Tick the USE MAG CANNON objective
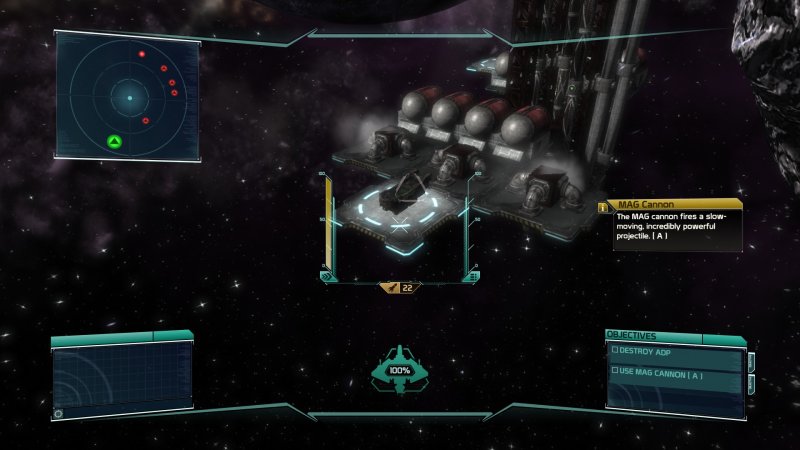This screenshot has width=800, height=450. pyautogui.click(x=615, y=370)
